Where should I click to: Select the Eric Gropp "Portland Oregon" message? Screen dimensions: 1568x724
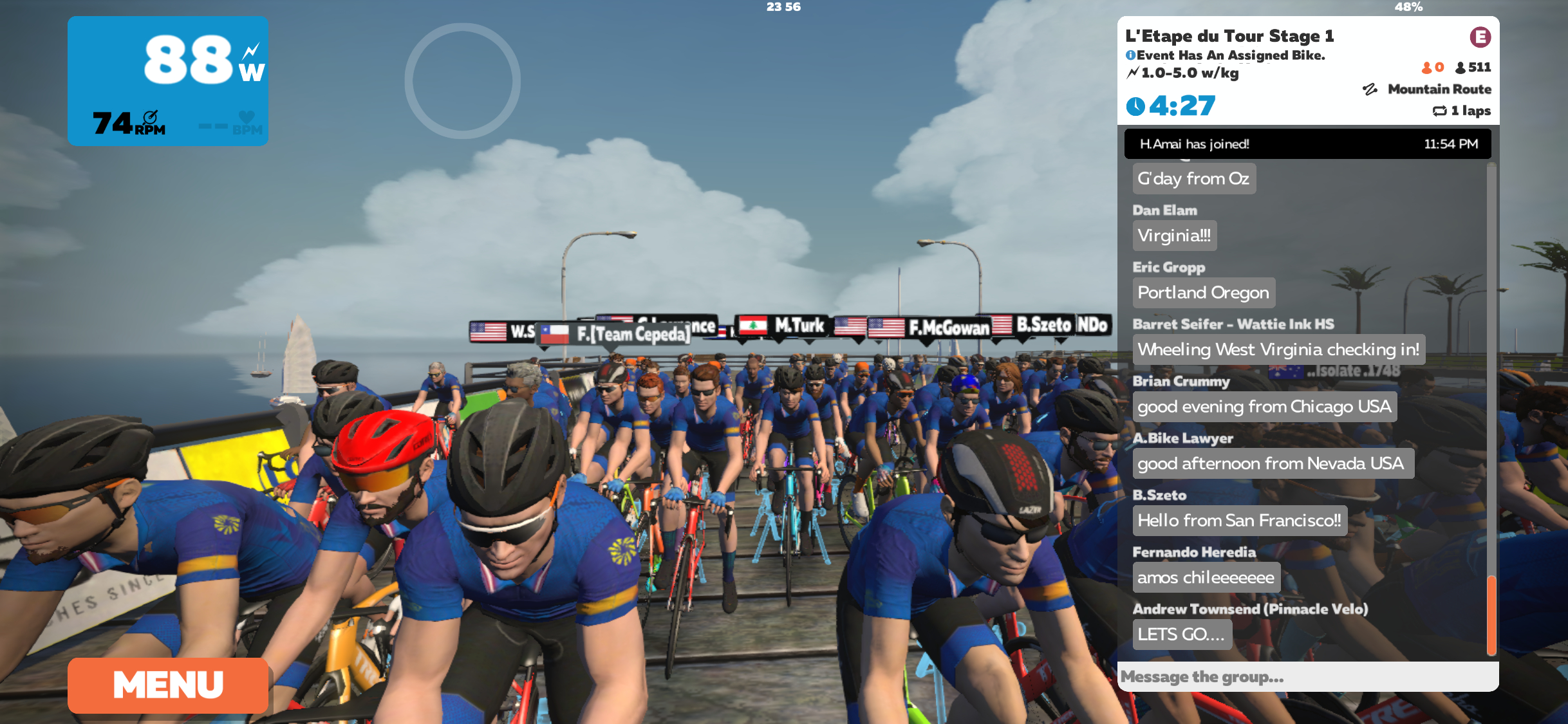[x=1203, y=293]
